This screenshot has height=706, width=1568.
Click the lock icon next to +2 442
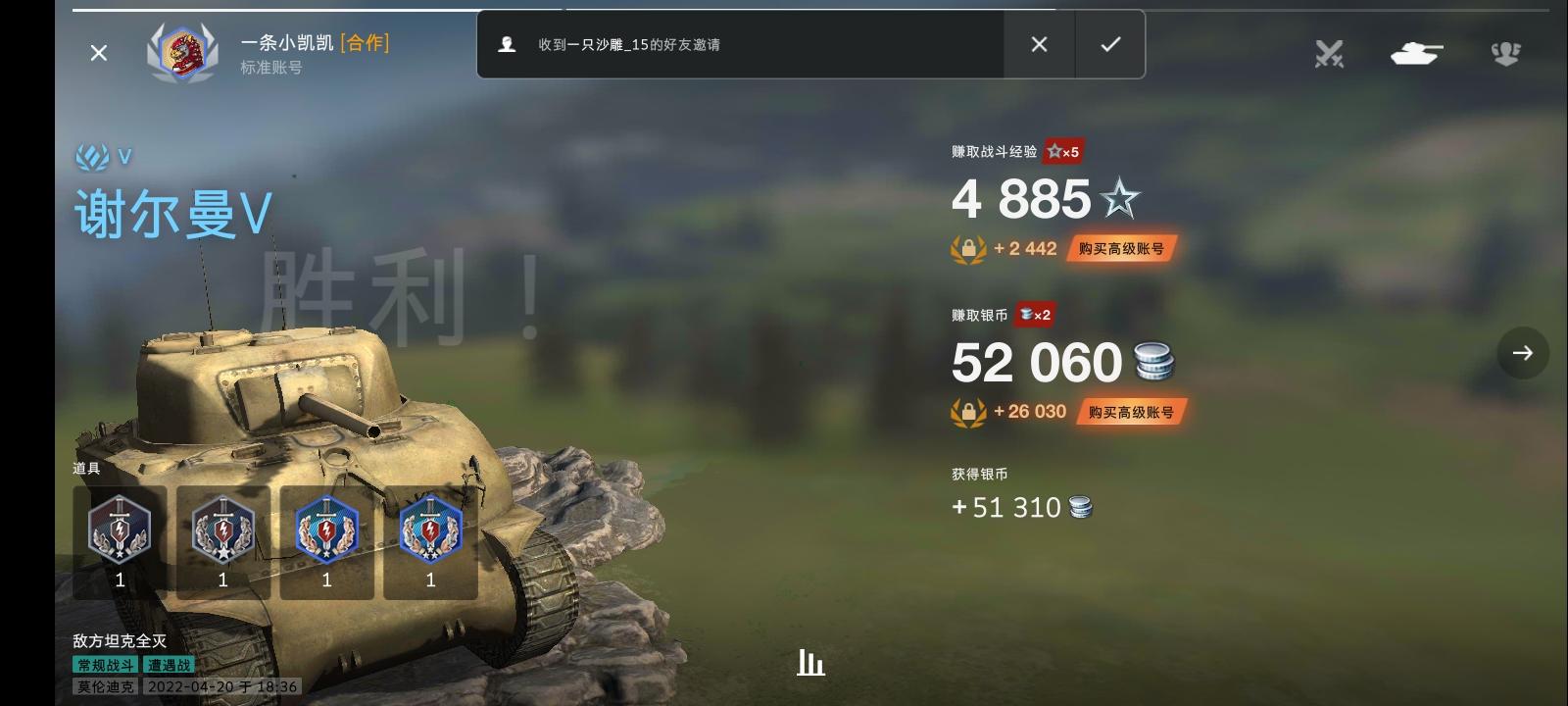click(x=968, y=249)
